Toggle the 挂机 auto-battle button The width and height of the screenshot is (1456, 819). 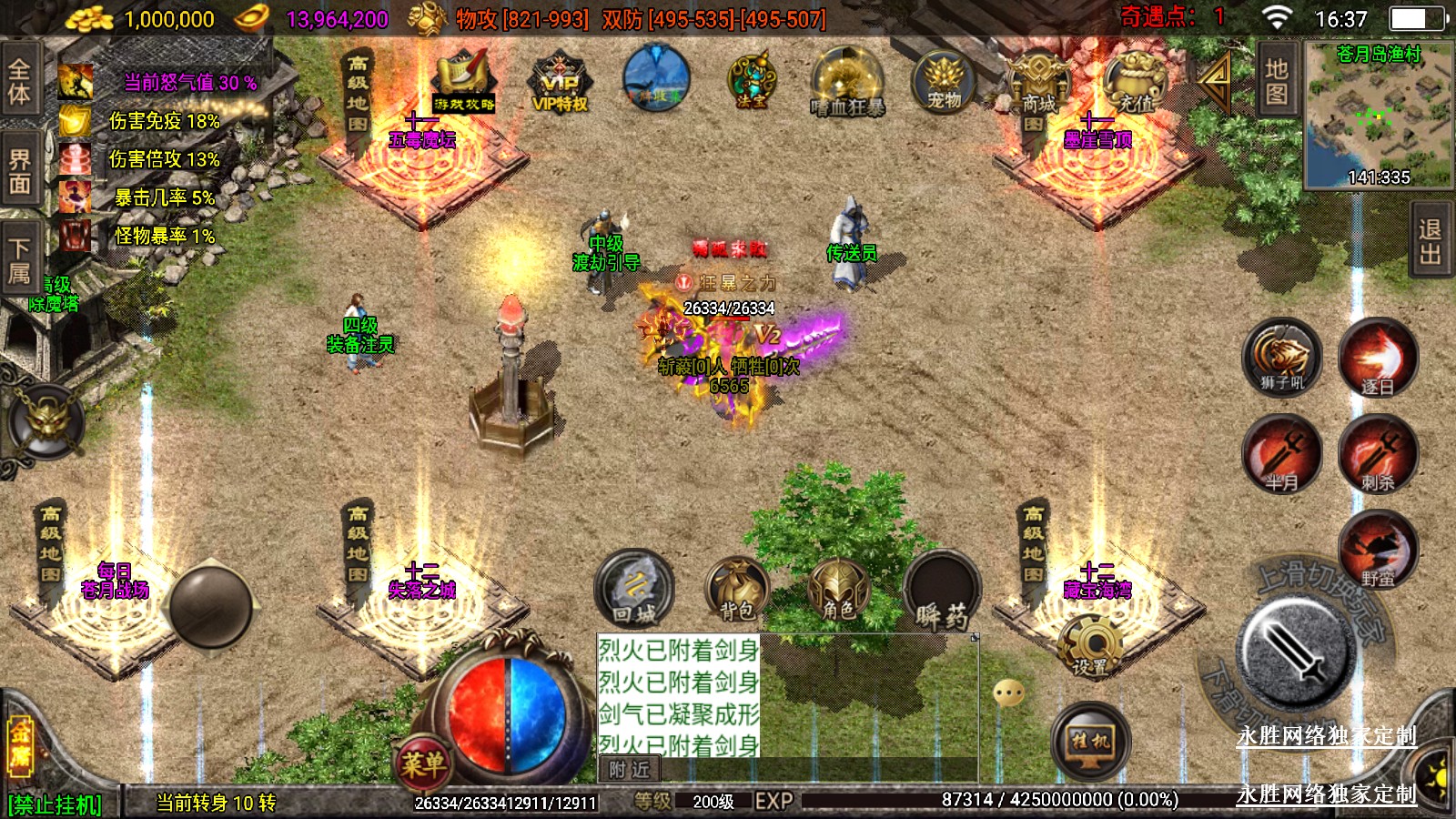[1090, 742]
